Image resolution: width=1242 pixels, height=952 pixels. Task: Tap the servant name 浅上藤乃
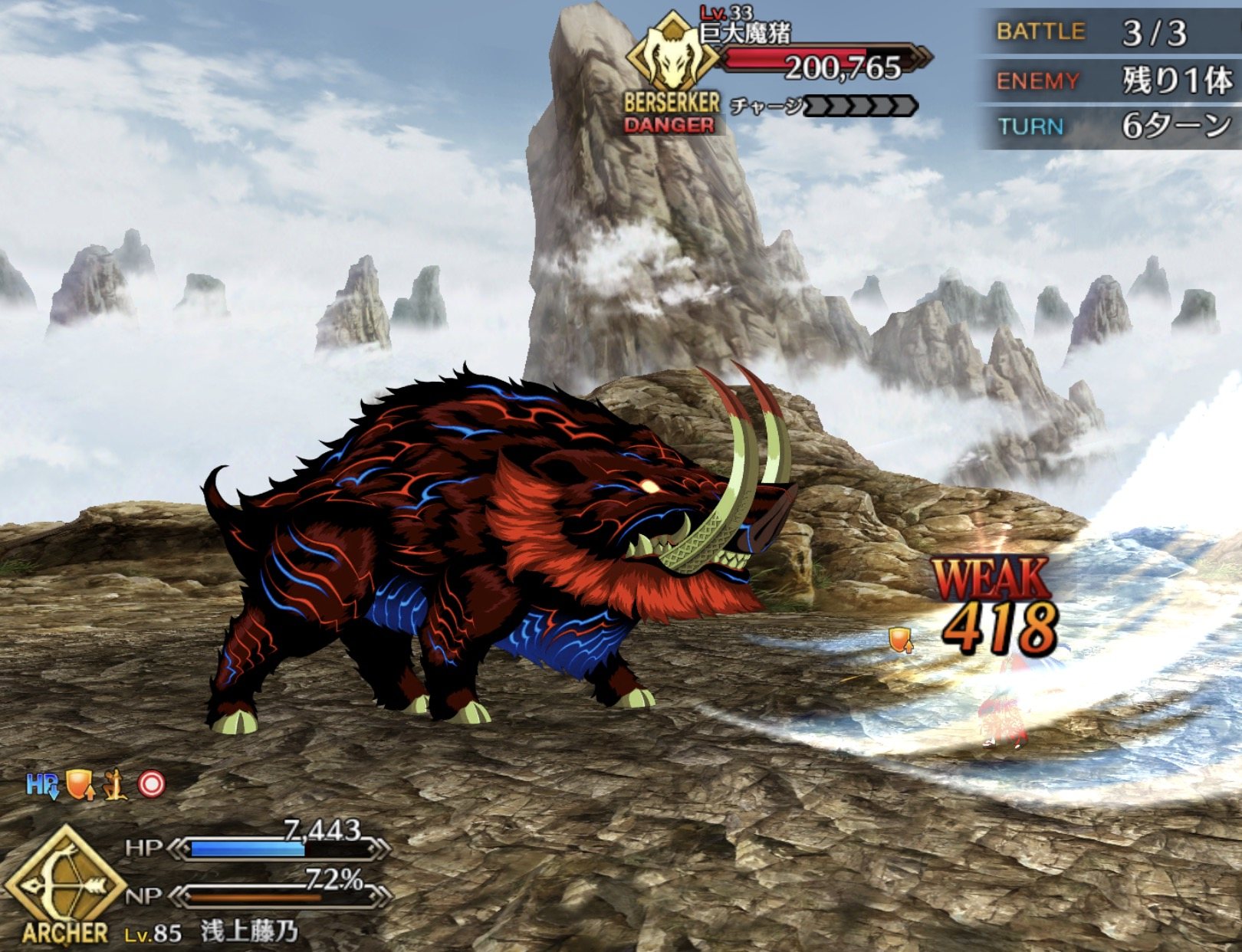pyautogui.click(x=249, y=931)
